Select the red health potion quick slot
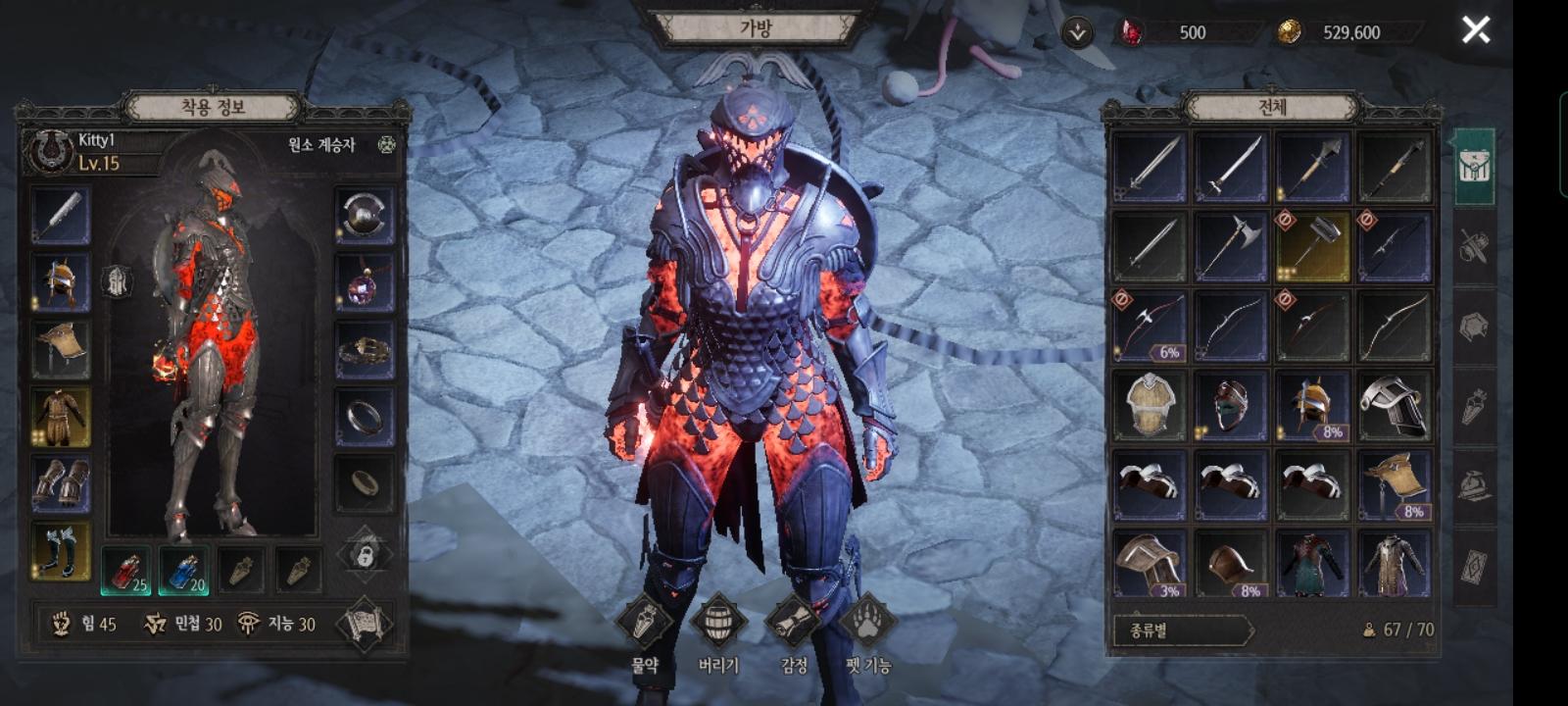The image size is (1568, 706). pos(126,571)
